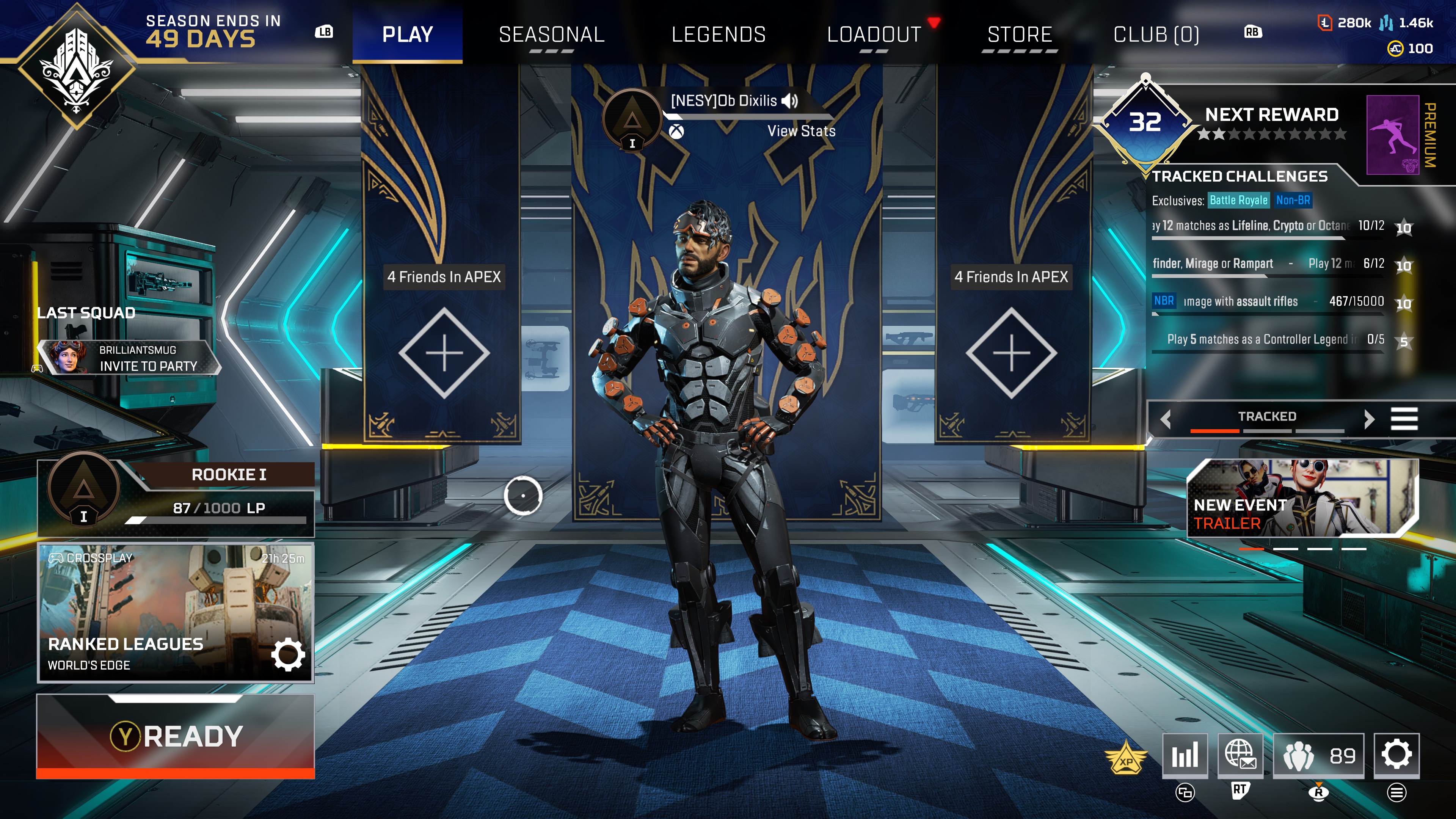The height and width of the screenshot is (819, 1456).
Task: Open the Legends tab
Action: (719, 35)
